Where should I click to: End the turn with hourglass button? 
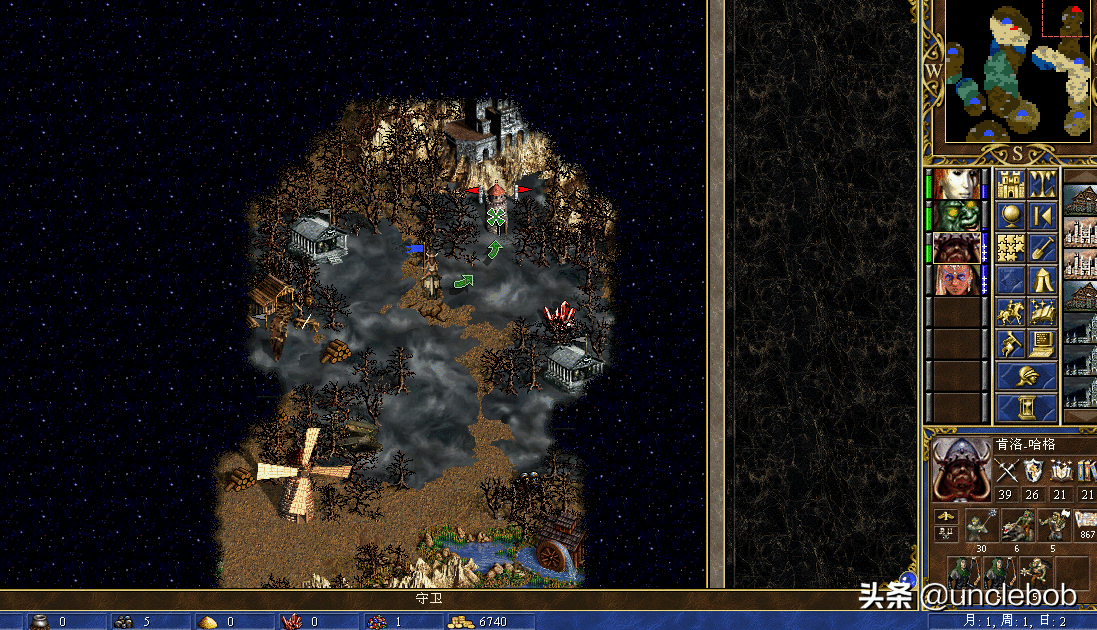click(1027, 408)
